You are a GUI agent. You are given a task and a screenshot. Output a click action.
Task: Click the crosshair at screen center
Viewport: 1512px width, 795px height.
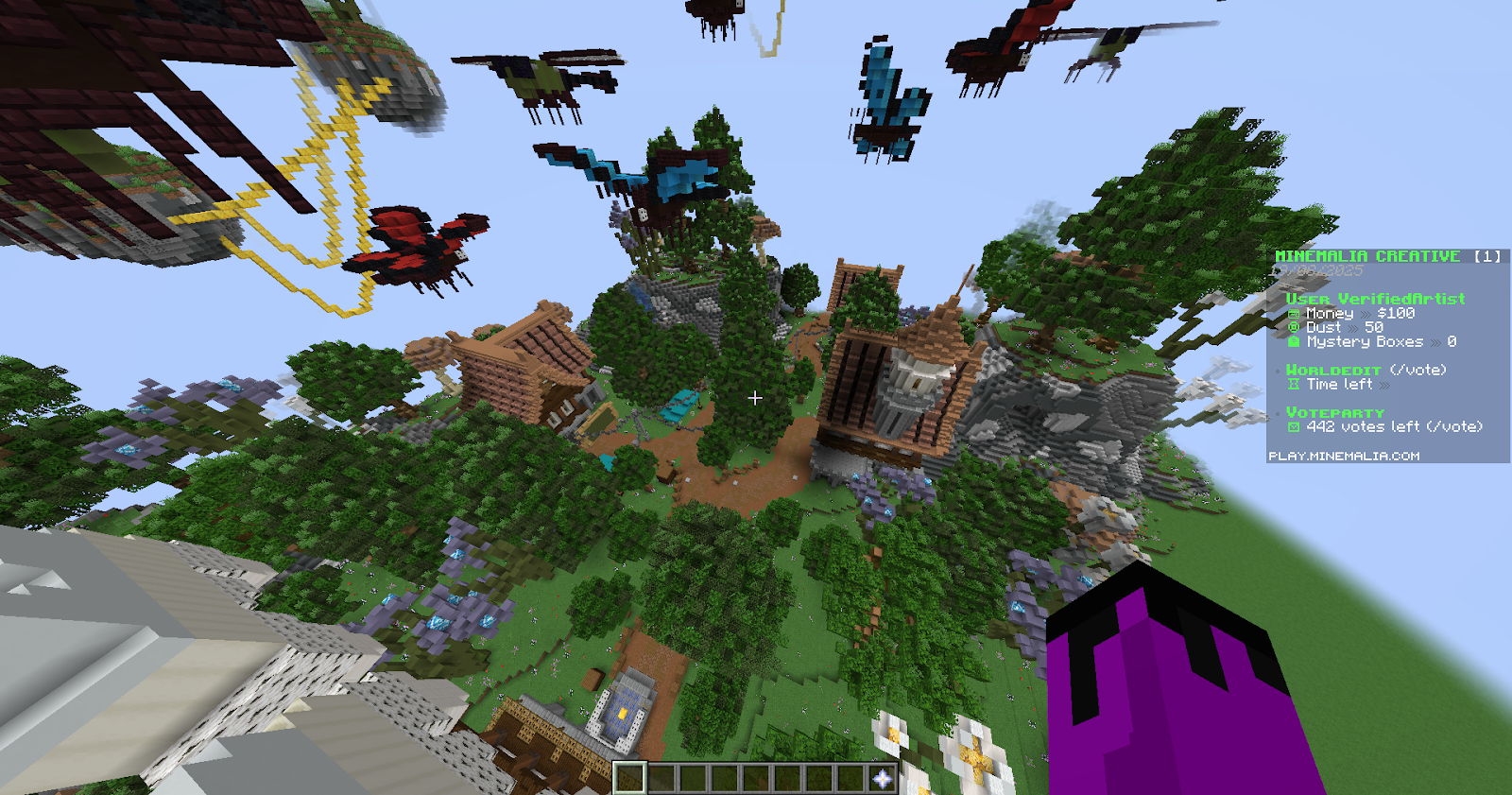[756, 398]
